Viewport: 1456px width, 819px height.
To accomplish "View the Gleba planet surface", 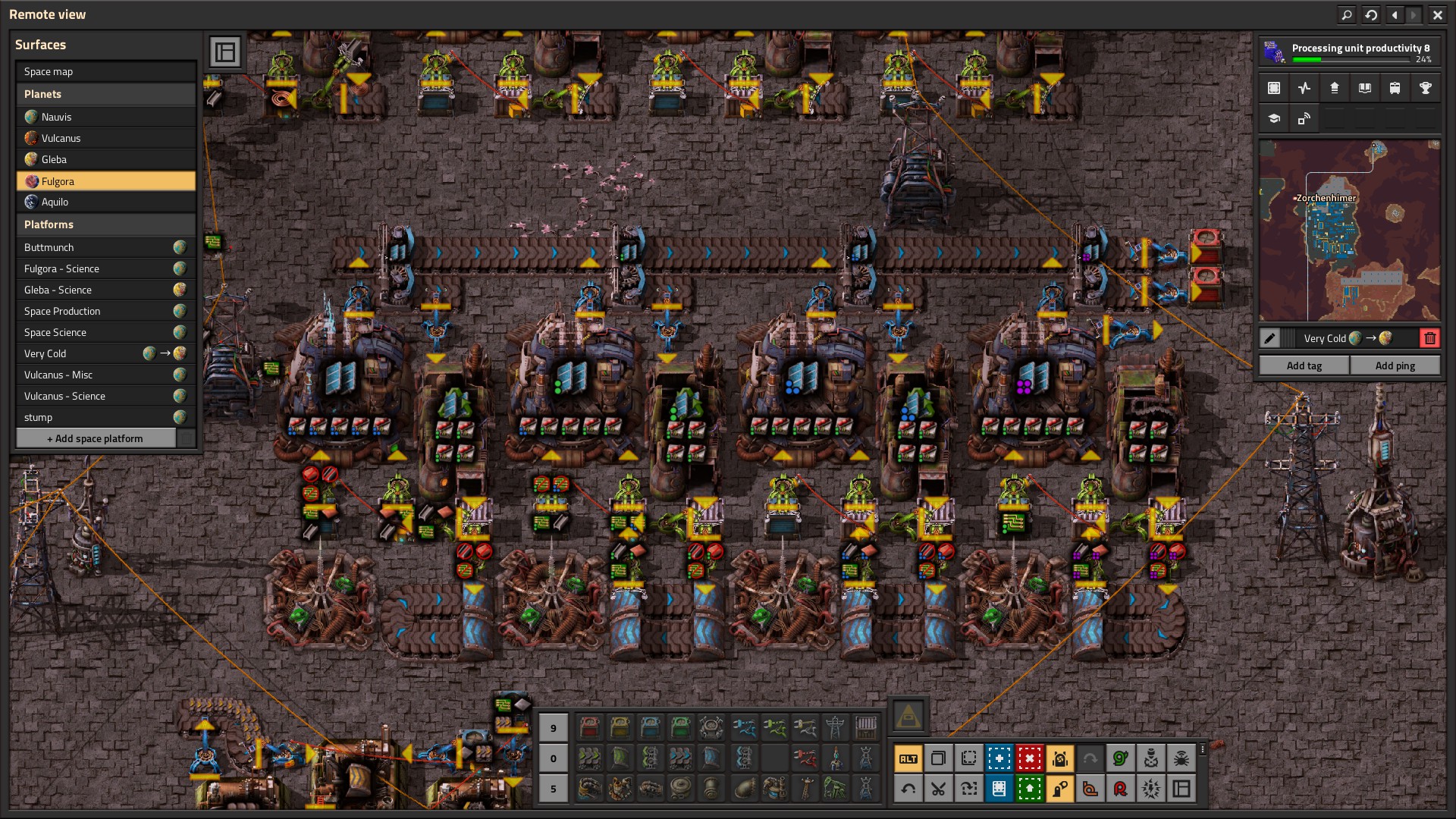I will click(x=105, y=159).
